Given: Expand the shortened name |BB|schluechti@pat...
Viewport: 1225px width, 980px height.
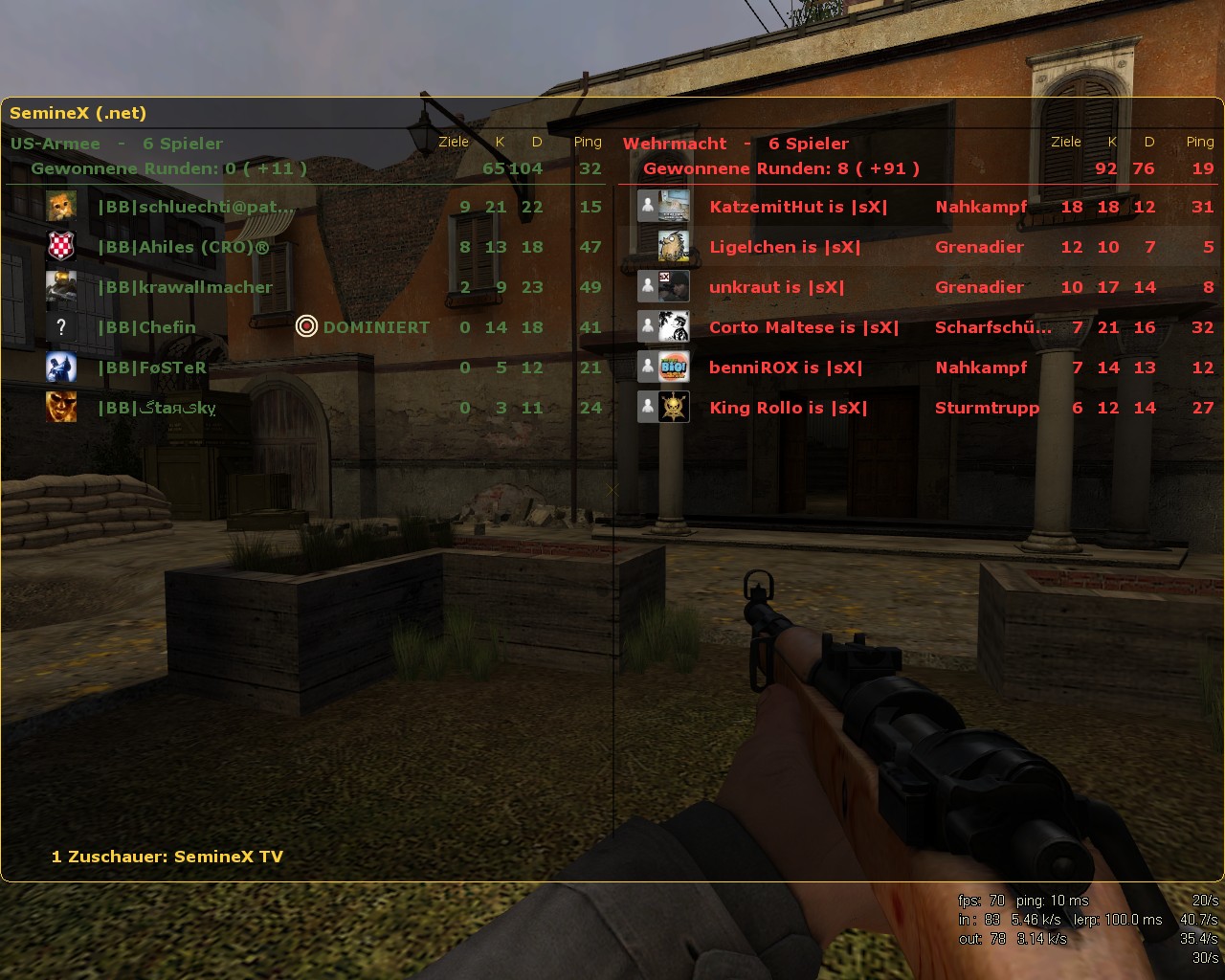Looking at the screenshot, I should [x=196, y=206].
